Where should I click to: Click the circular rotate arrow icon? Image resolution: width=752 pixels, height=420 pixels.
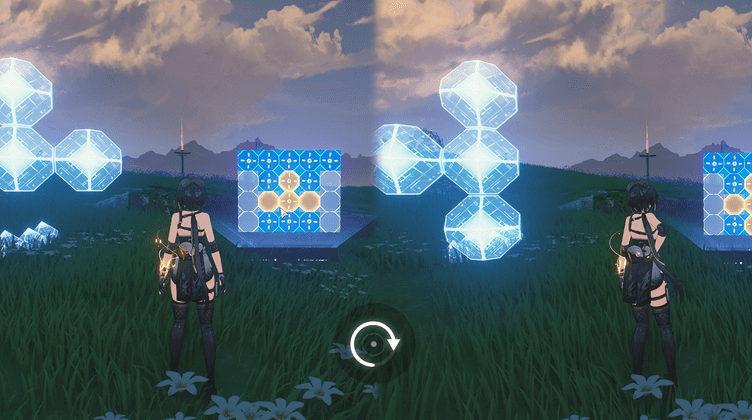pyautogui.click(x=376, y=343)
